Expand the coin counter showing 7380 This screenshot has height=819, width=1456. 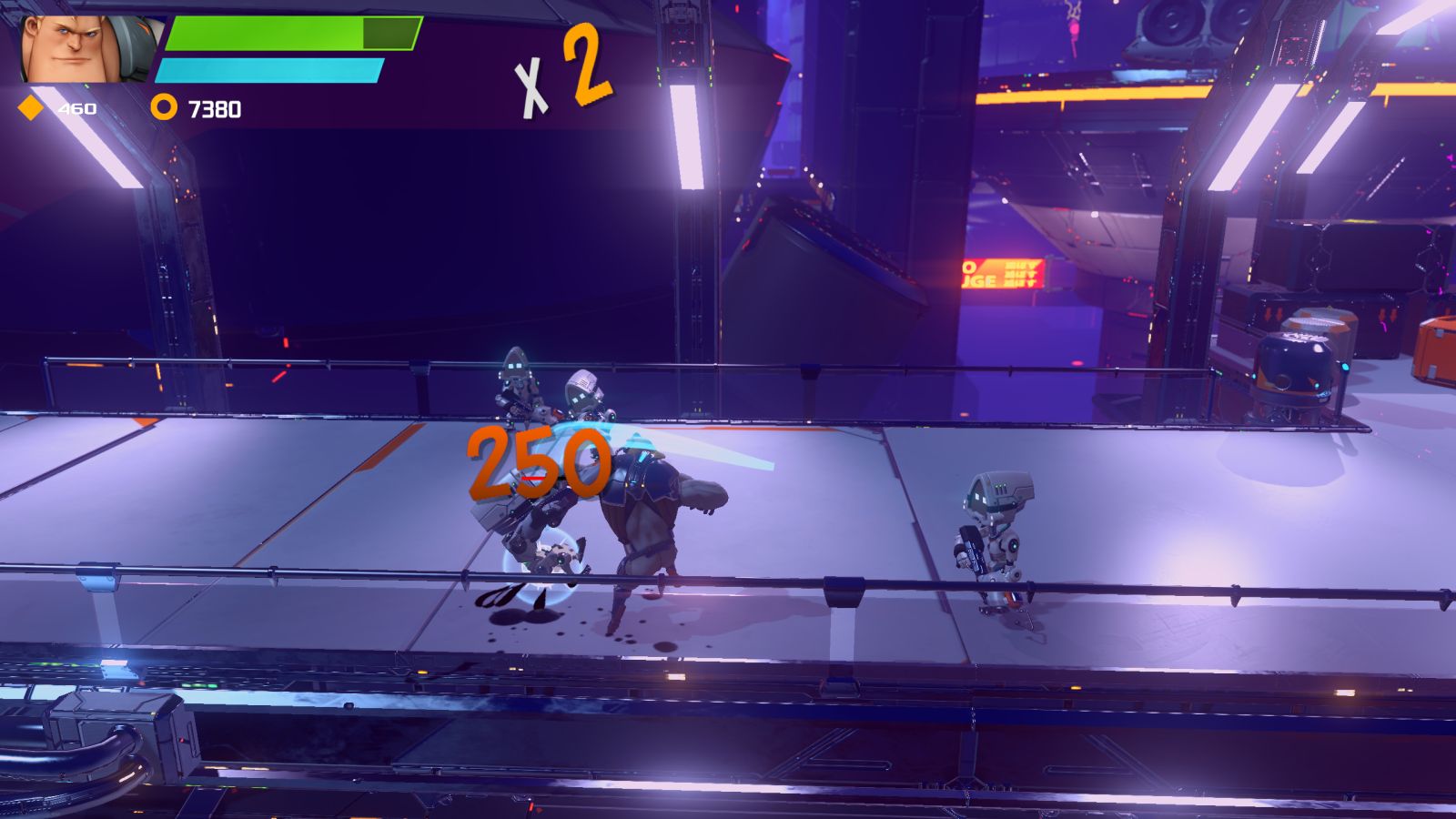pyautogui.click(x=214, y=107)
